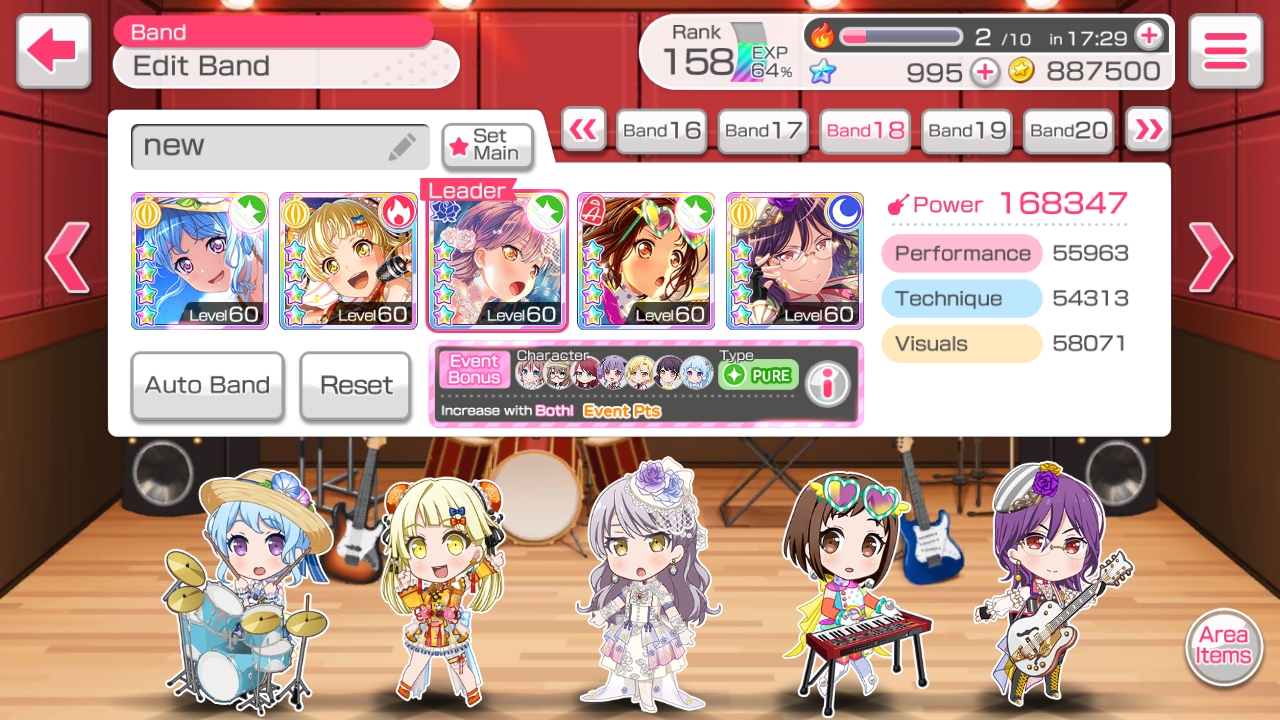Activate the Auto Band button

207,386
